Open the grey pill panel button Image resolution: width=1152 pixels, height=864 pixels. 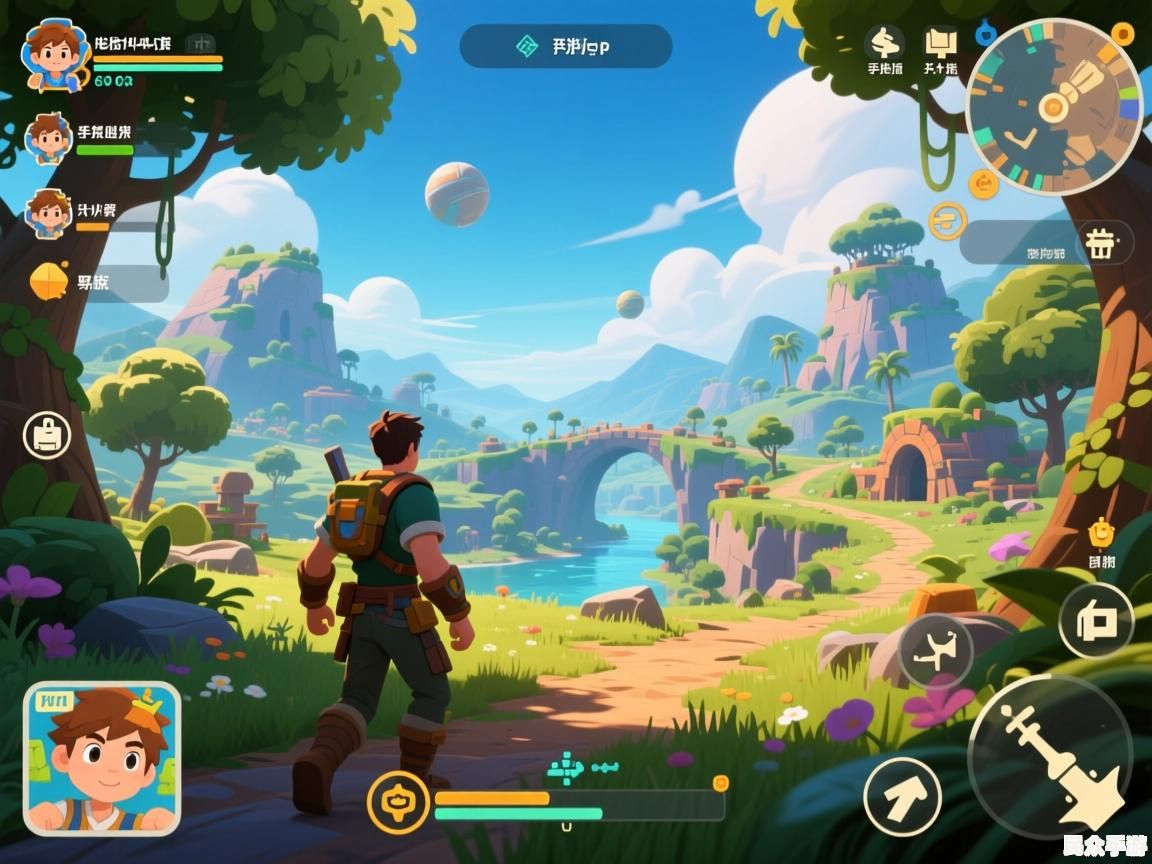1047,243
